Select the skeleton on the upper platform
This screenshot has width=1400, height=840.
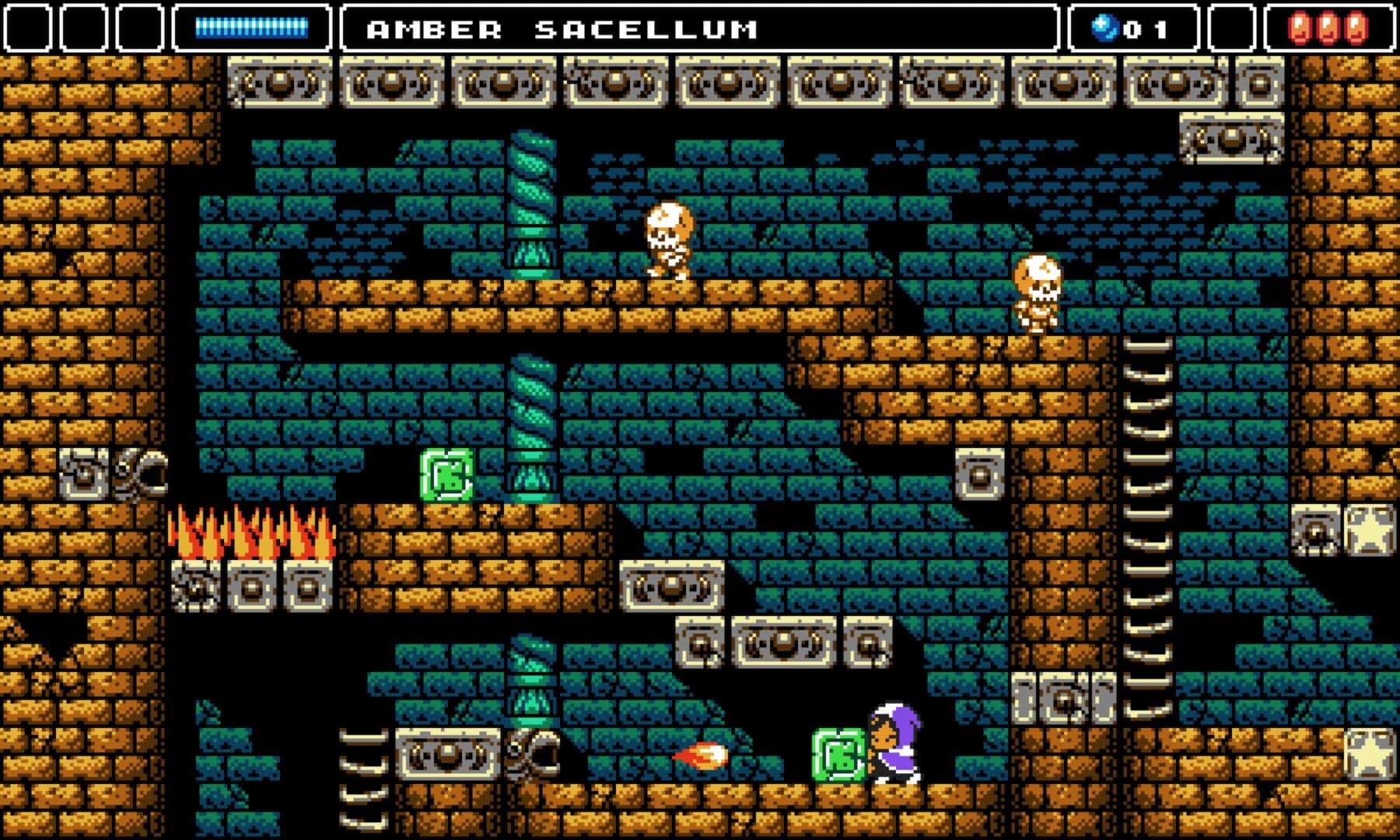click(x=669, y=241)
